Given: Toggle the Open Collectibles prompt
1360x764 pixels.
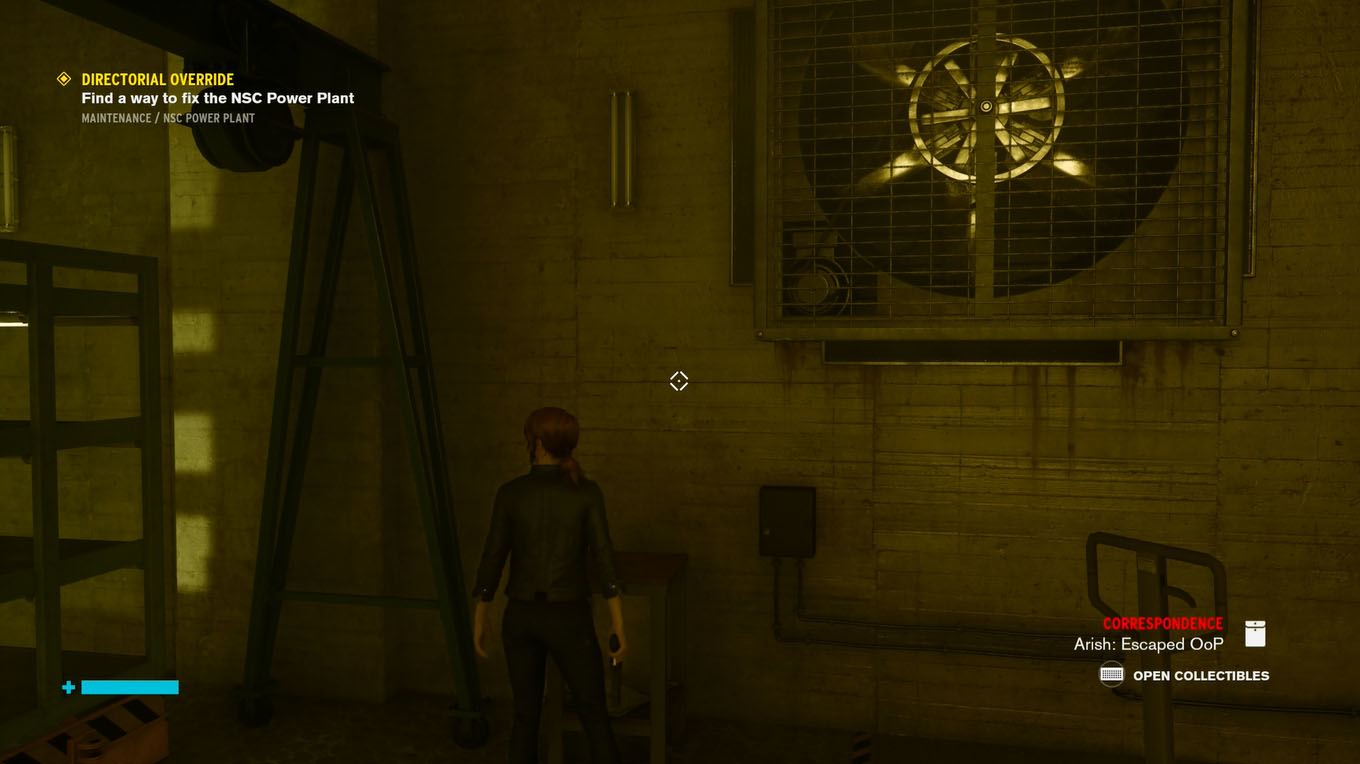Looking at the screenshot, I should [x=1200, y=674].
